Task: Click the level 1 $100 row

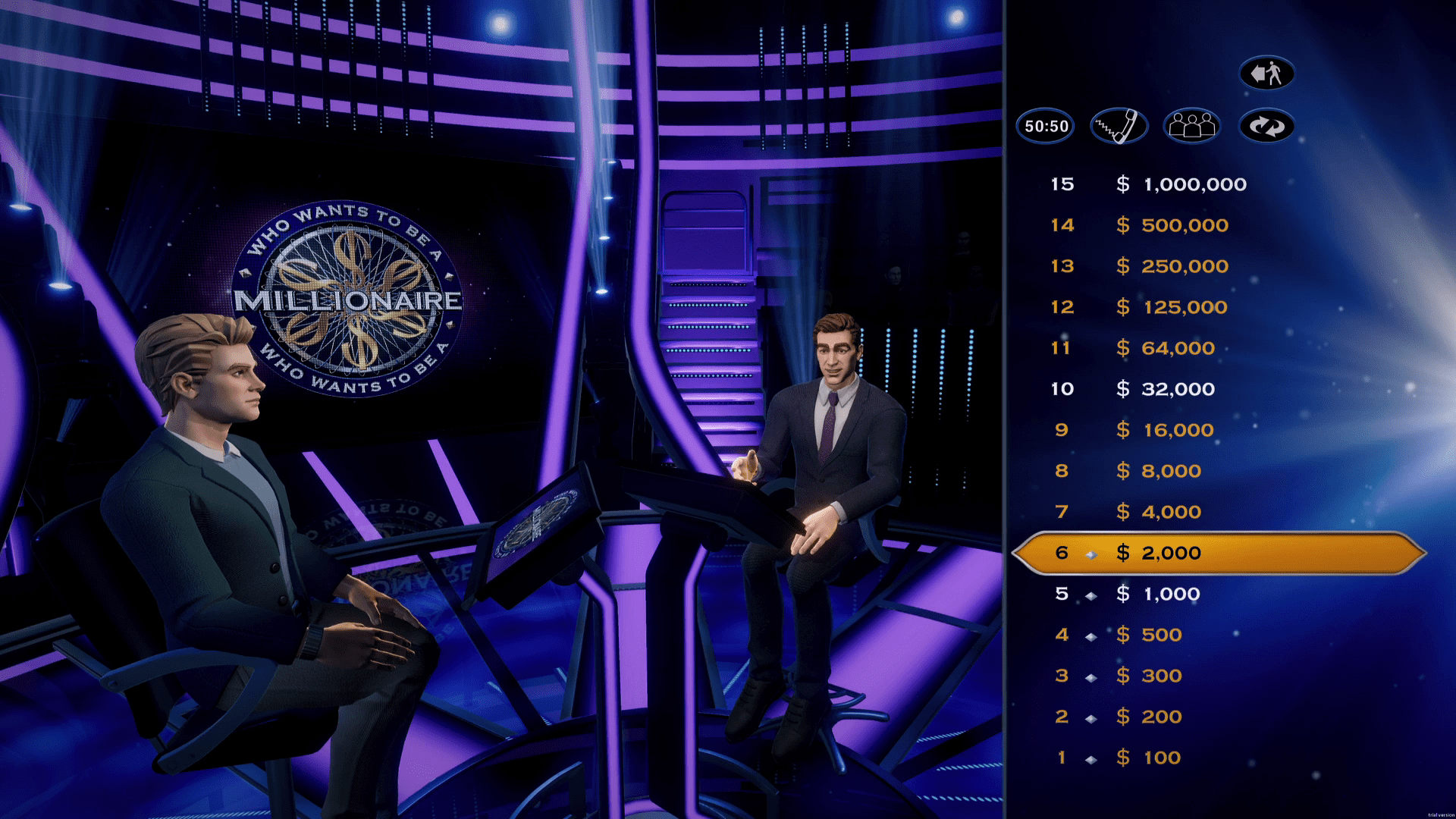Action: [x=1149, y=758]
